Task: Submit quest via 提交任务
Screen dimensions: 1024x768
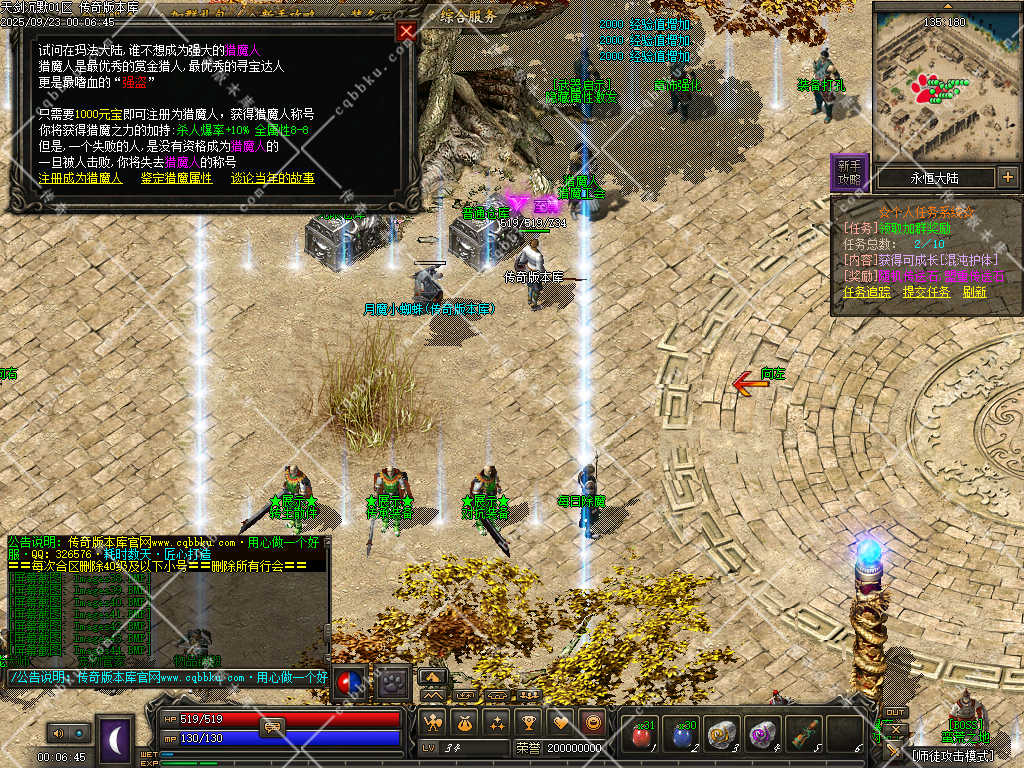Action: click(926, 292)
